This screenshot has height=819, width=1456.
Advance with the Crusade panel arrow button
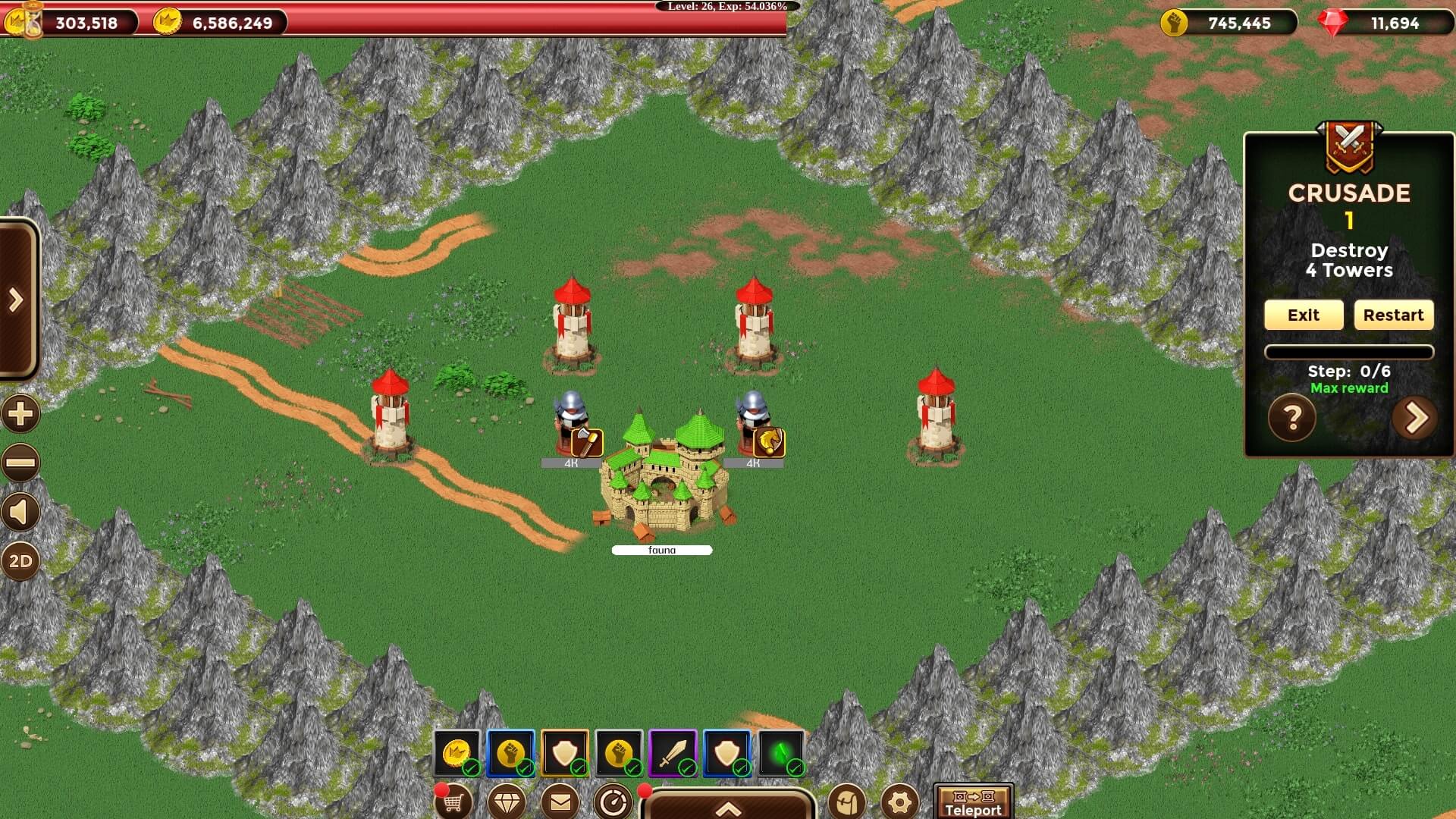click(x=1415, y=418)
